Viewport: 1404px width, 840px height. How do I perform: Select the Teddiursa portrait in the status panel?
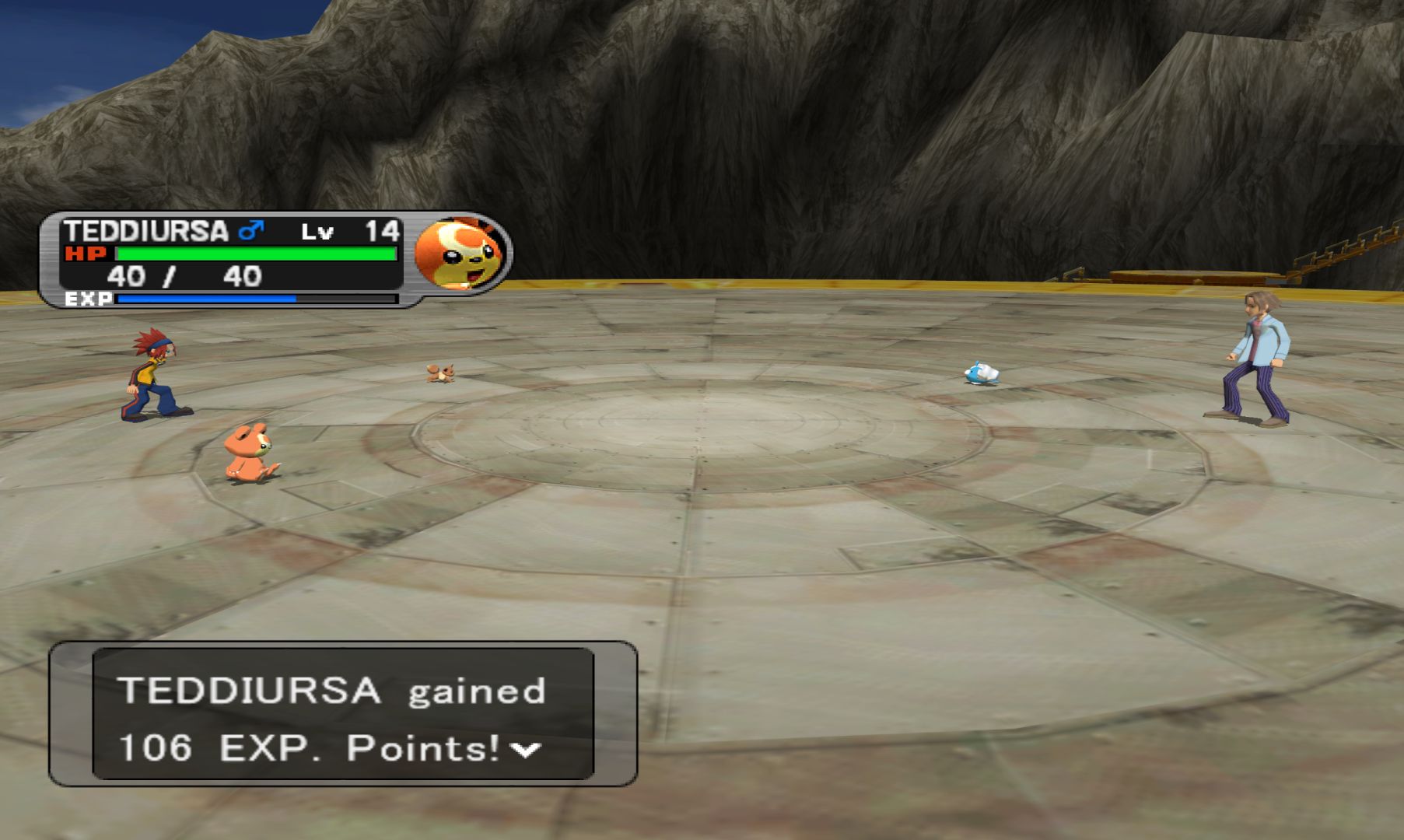point(459,253)
